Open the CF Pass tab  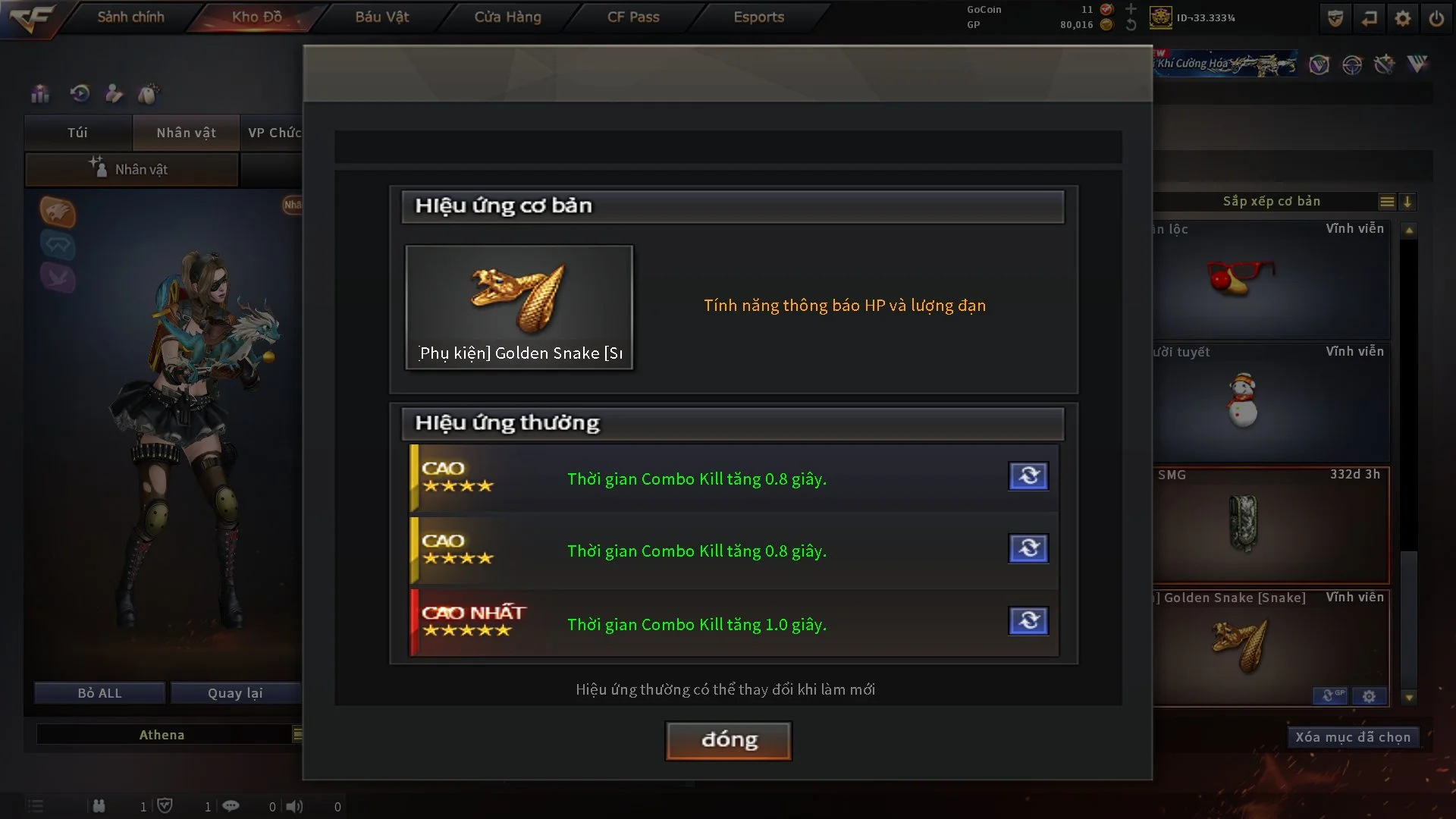coord(633,17)
